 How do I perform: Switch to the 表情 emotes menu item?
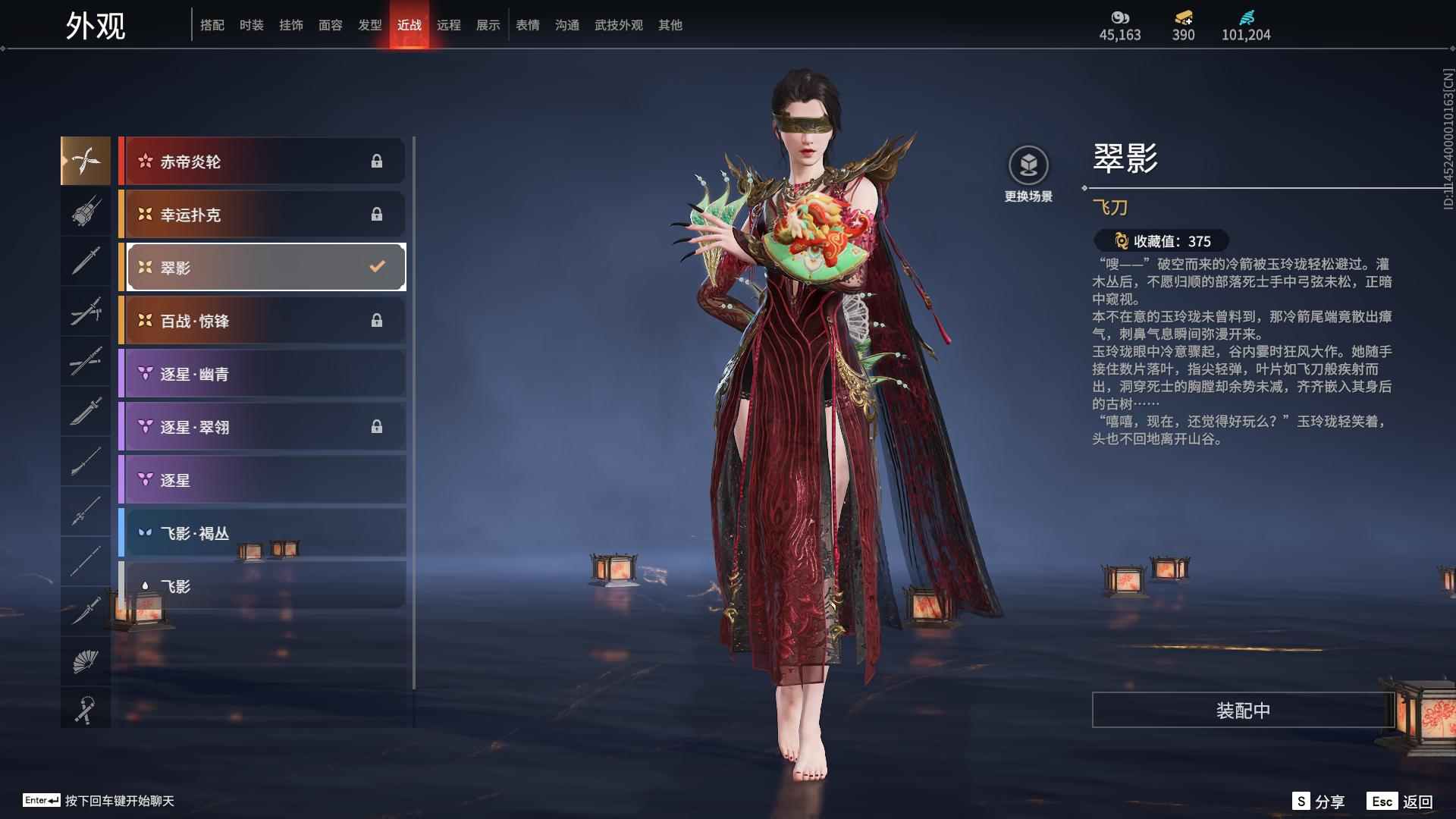point(528,25)
